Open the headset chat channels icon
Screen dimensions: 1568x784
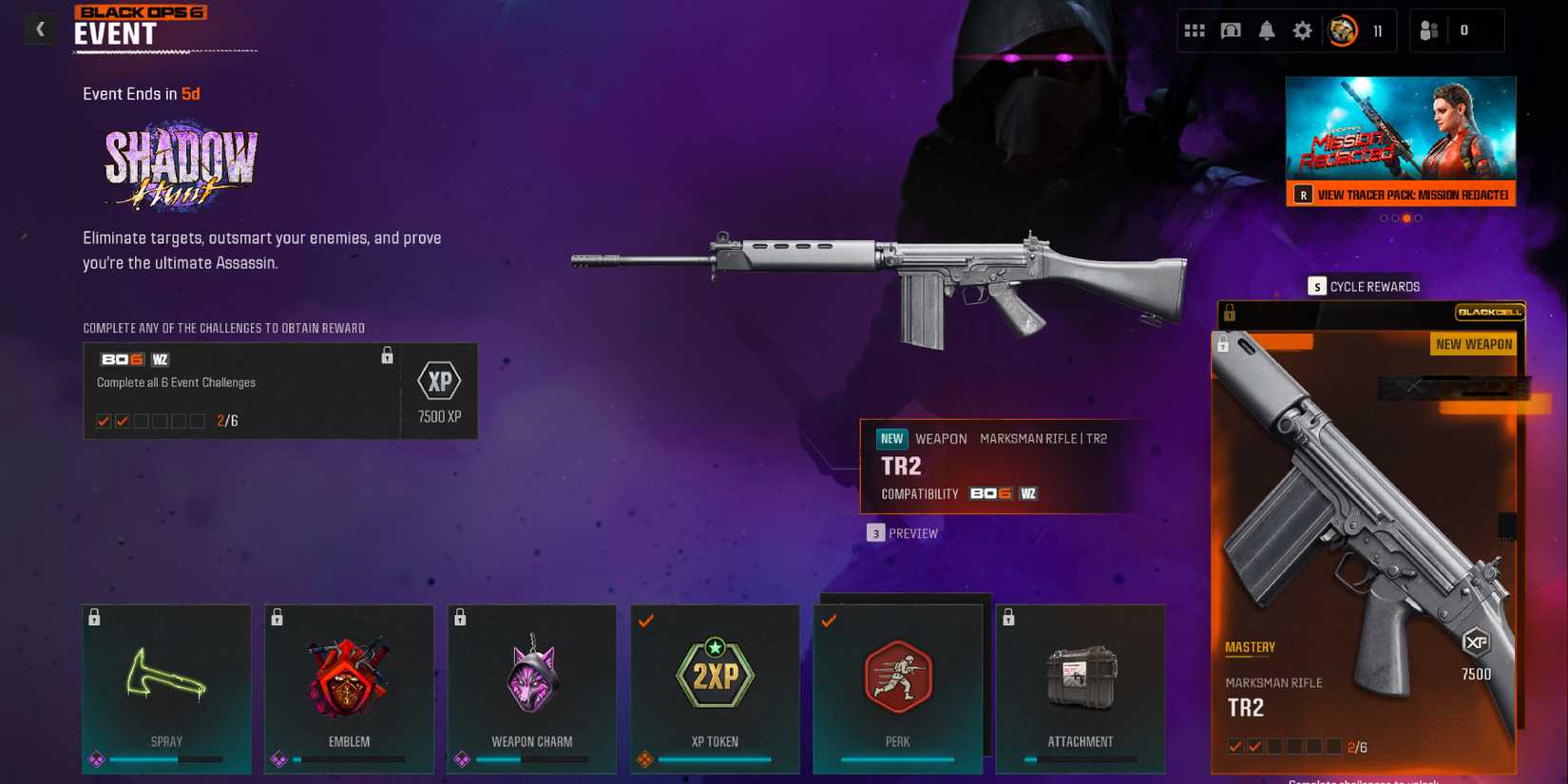[x=1231, y=29]
